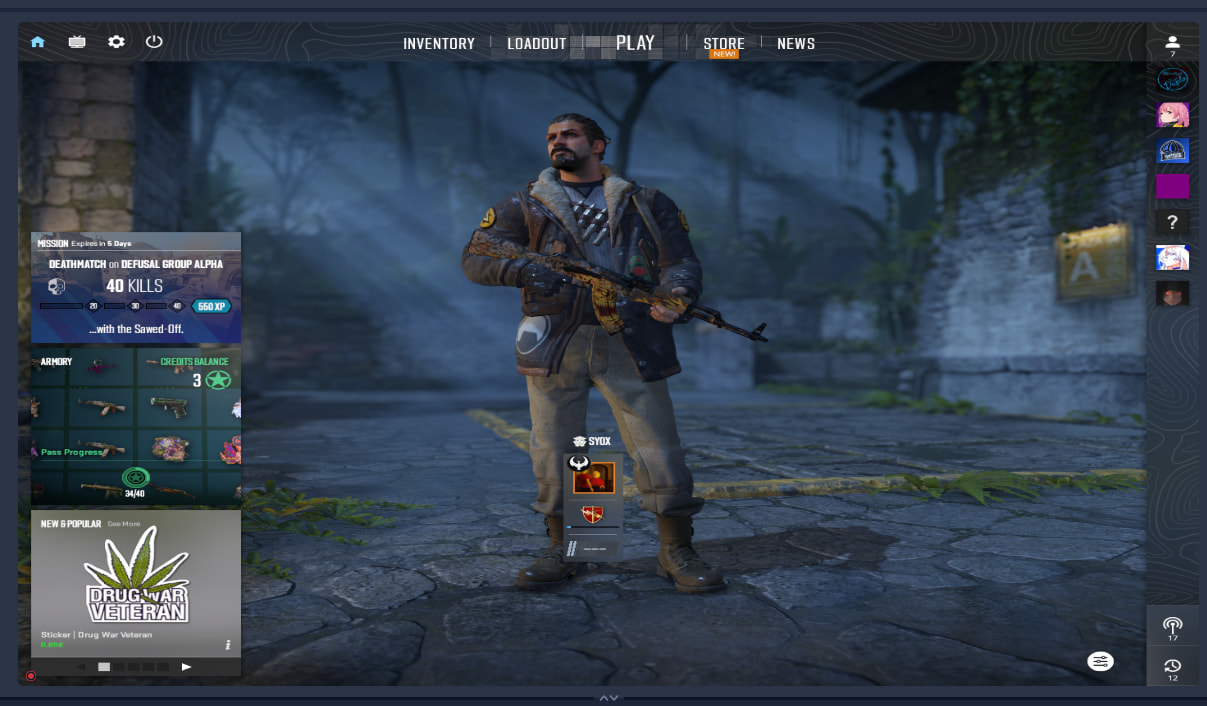Open the recent players clock icon
This screenshot has width=1207, height=706.
[x=1172, y=666]
